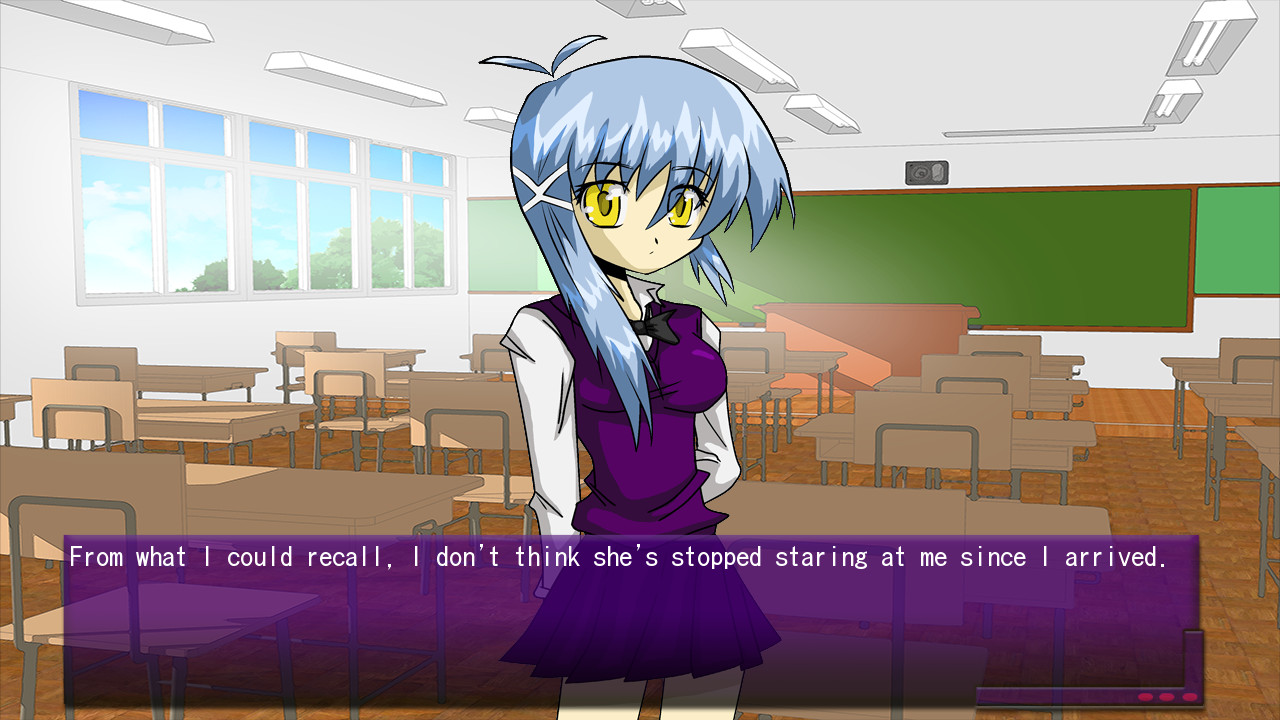Image resolution: width=1280 pixels, height=720 pixels.
Task: Click the X-shaped hair clip on the character
Action: click(x=541, y=191)
